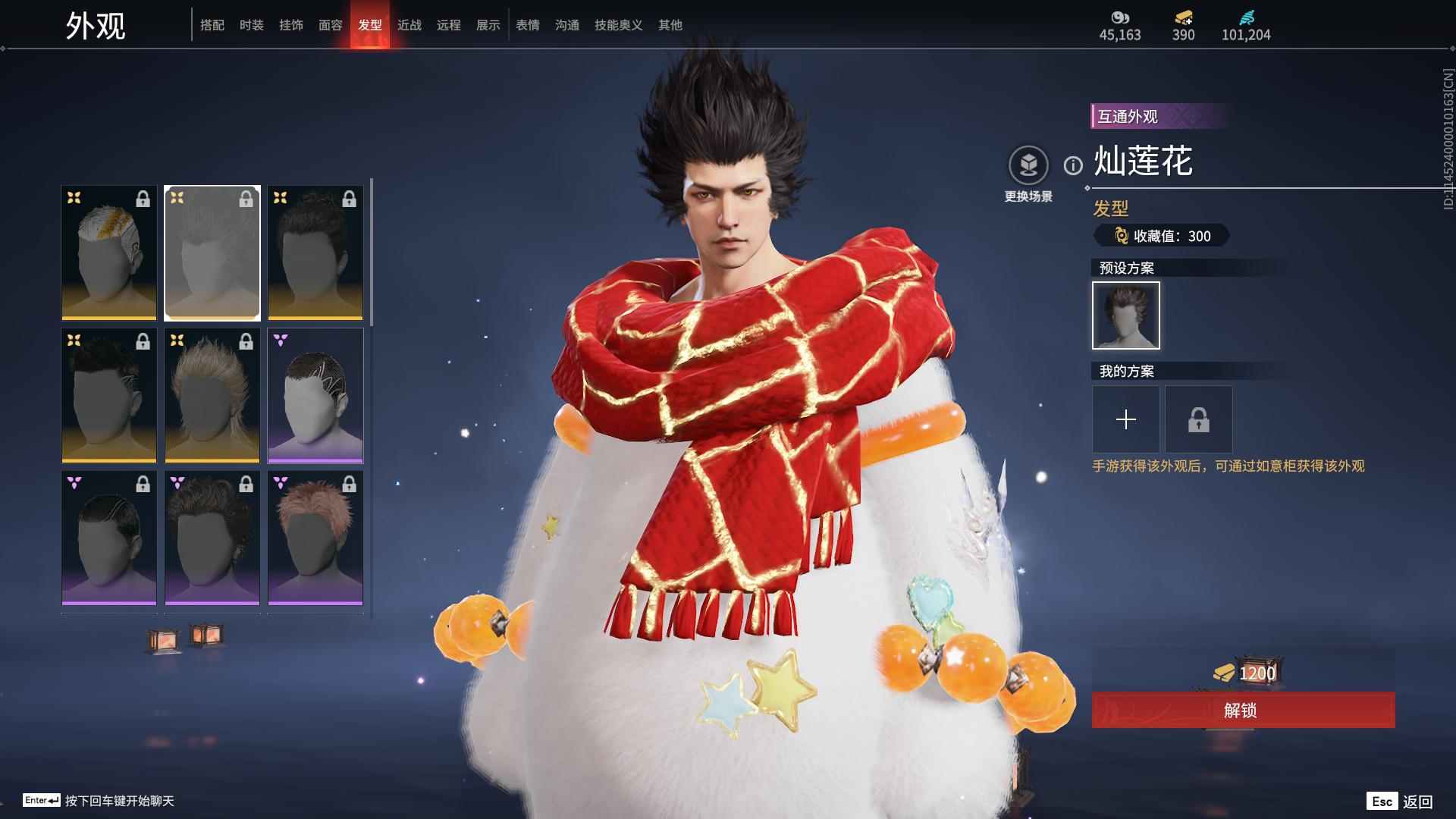Click the 更换场景 scene change icon
The width and height of the screenshot is (1456, 819).
coord(1028,165)
